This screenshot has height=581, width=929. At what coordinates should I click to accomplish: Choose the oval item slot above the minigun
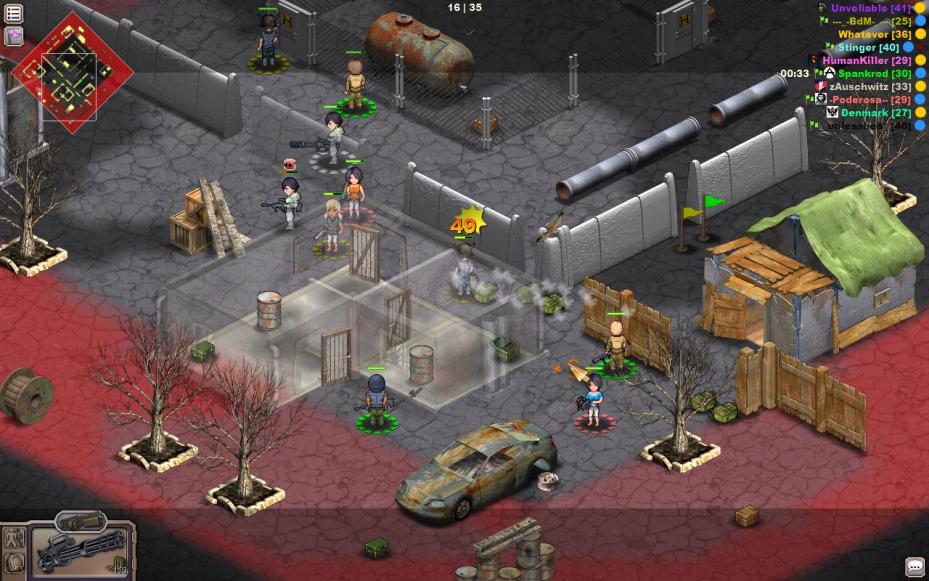(80, 521)
